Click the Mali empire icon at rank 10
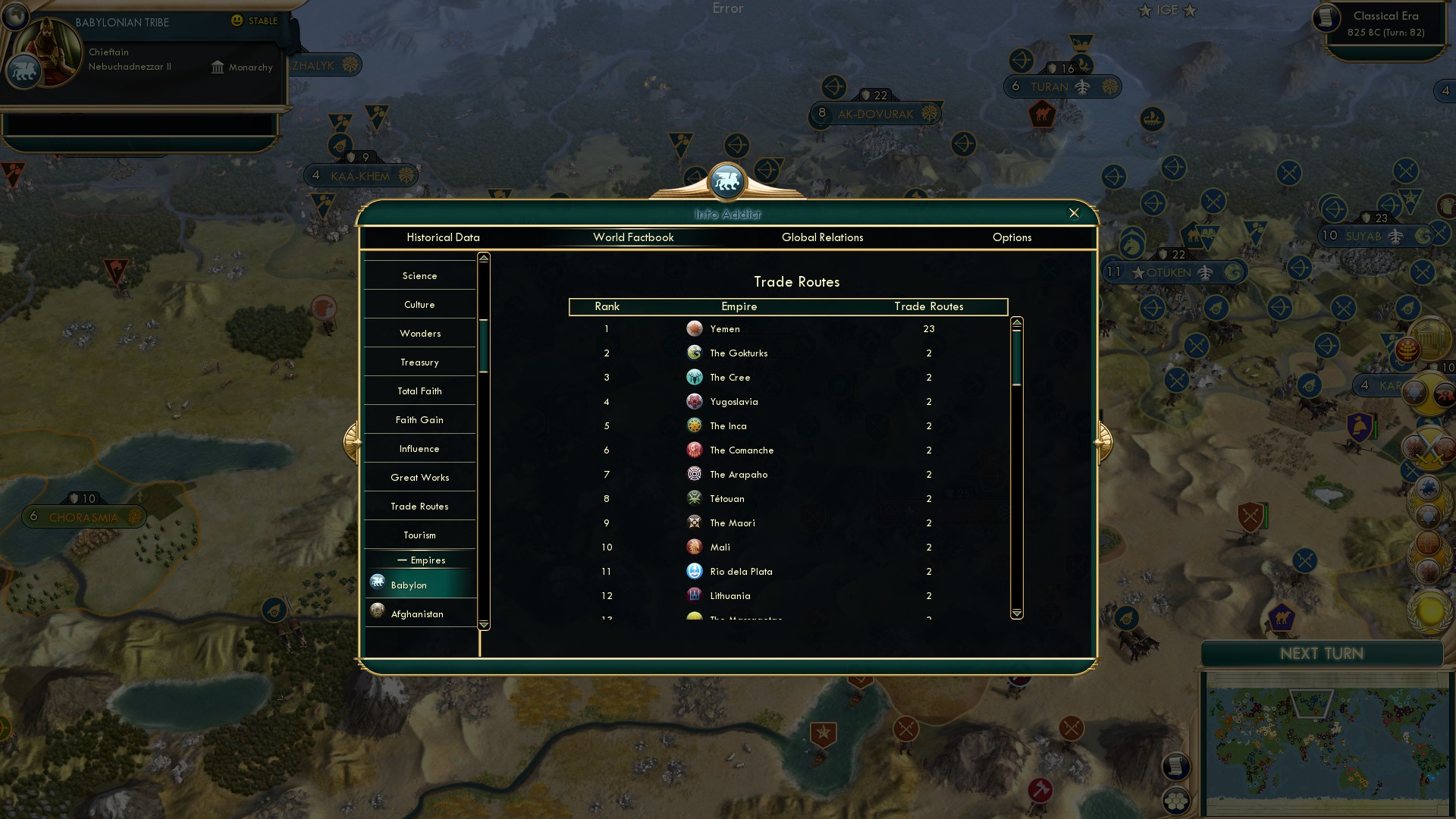The image size is (1456, 819). point(695,547)
